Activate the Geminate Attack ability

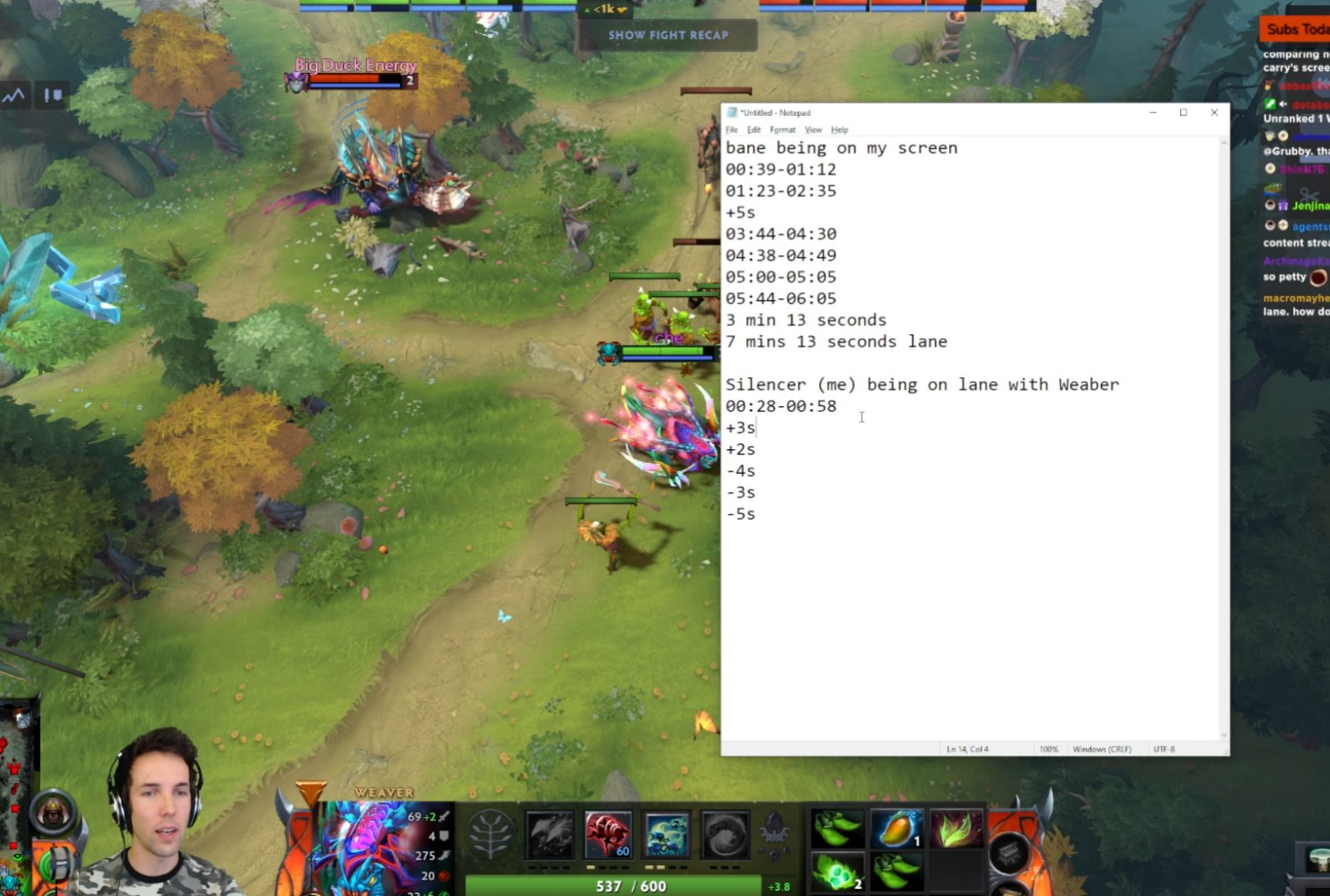pos(667,834)
